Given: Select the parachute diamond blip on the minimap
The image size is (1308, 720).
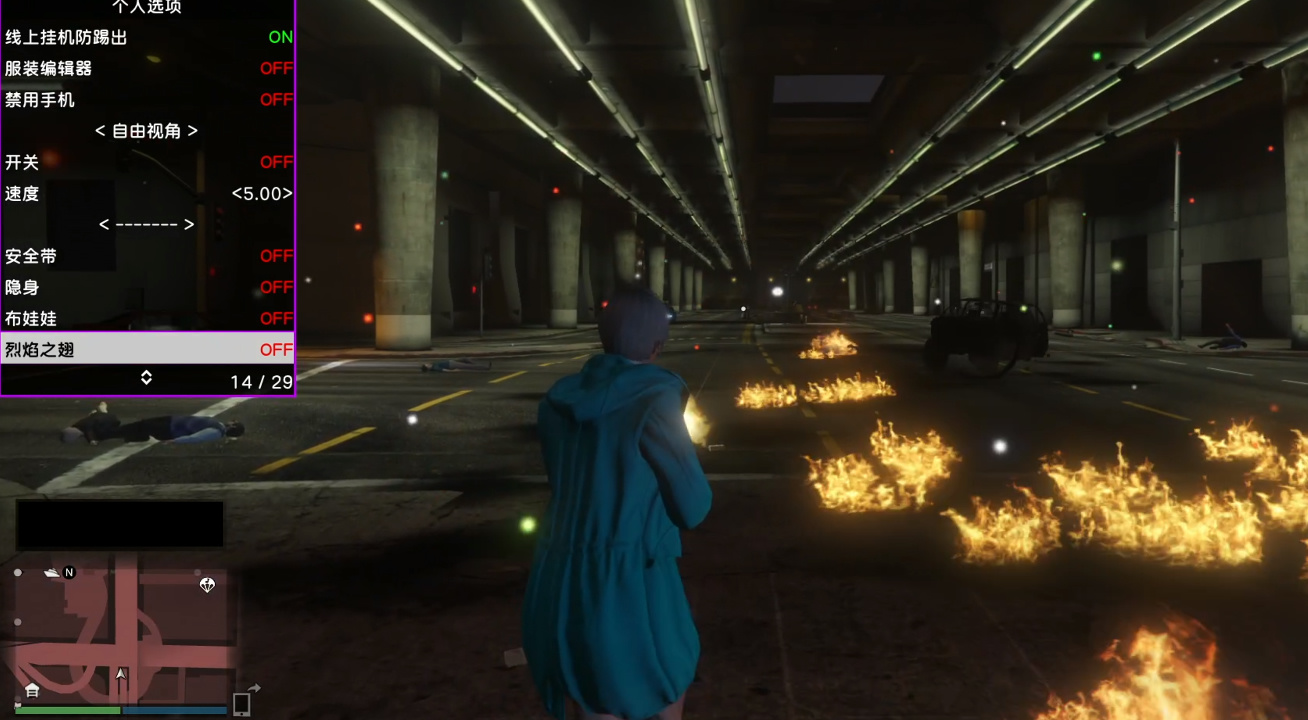Looking at the screenshot, I should 207,584.
